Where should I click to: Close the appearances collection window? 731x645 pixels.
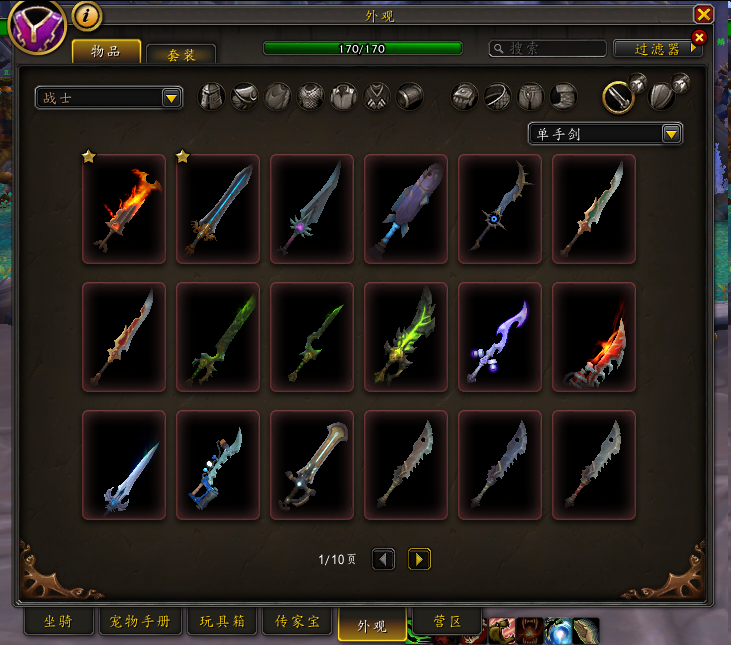click(x=704, y=14)
